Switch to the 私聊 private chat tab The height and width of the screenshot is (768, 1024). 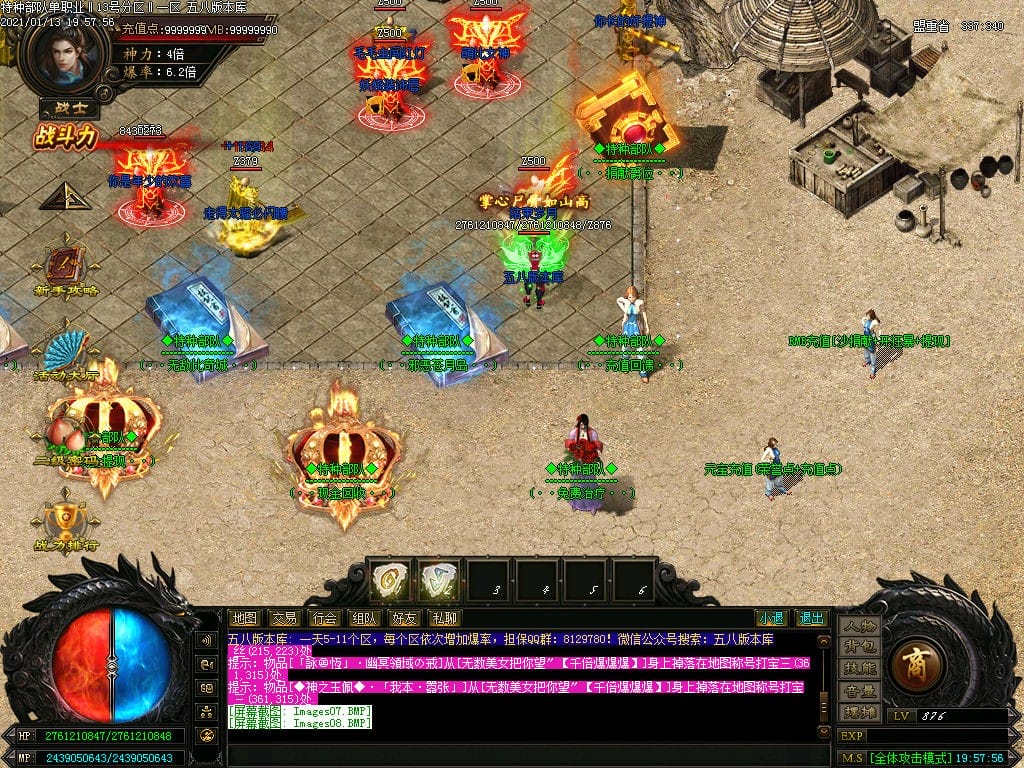[x=443, y=618]
